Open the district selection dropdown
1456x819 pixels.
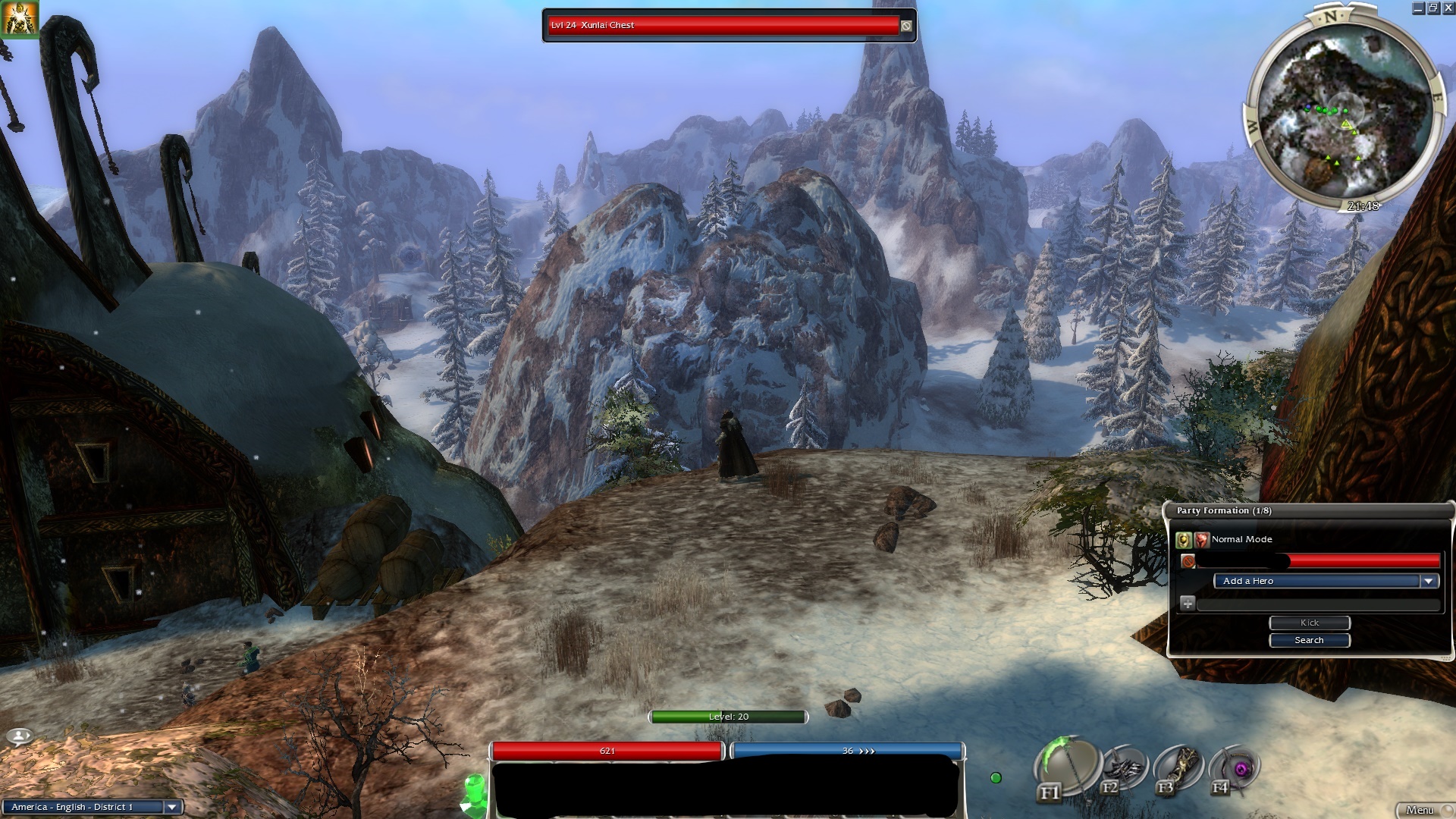click(172, 807)
